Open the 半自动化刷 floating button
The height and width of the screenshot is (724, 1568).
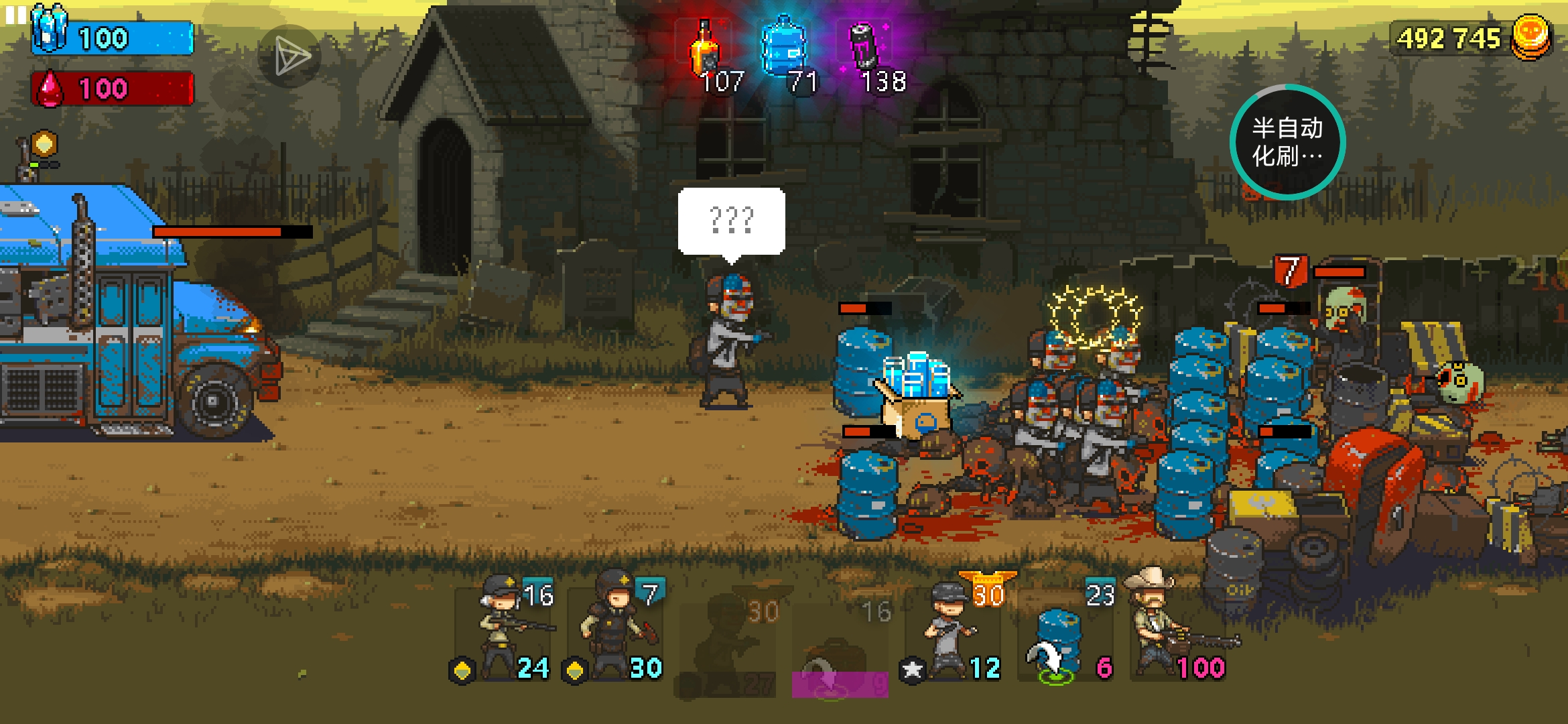(x=1287, y=142)
